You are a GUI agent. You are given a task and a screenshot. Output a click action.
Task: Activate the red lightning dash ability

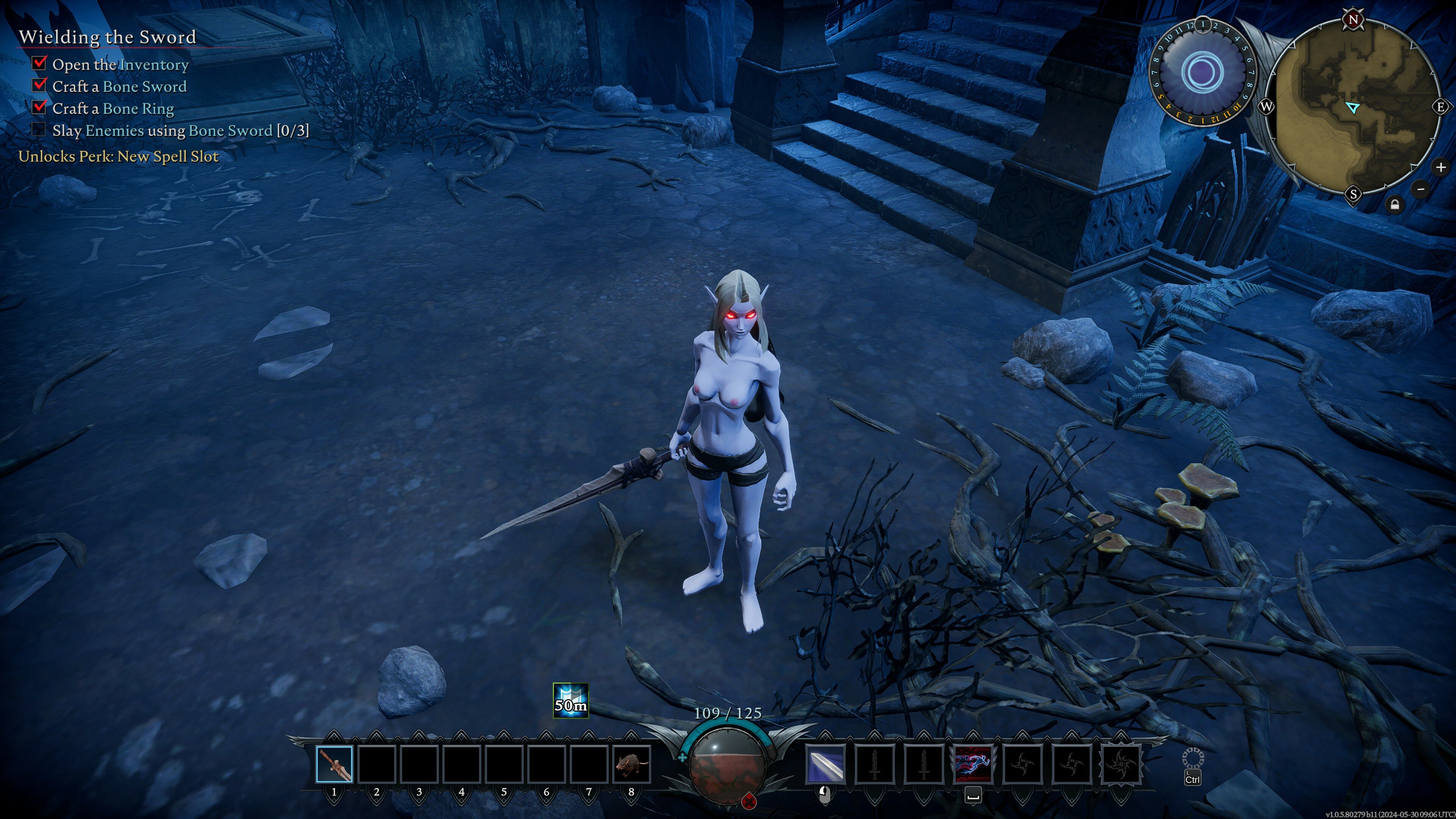(973, 764)
